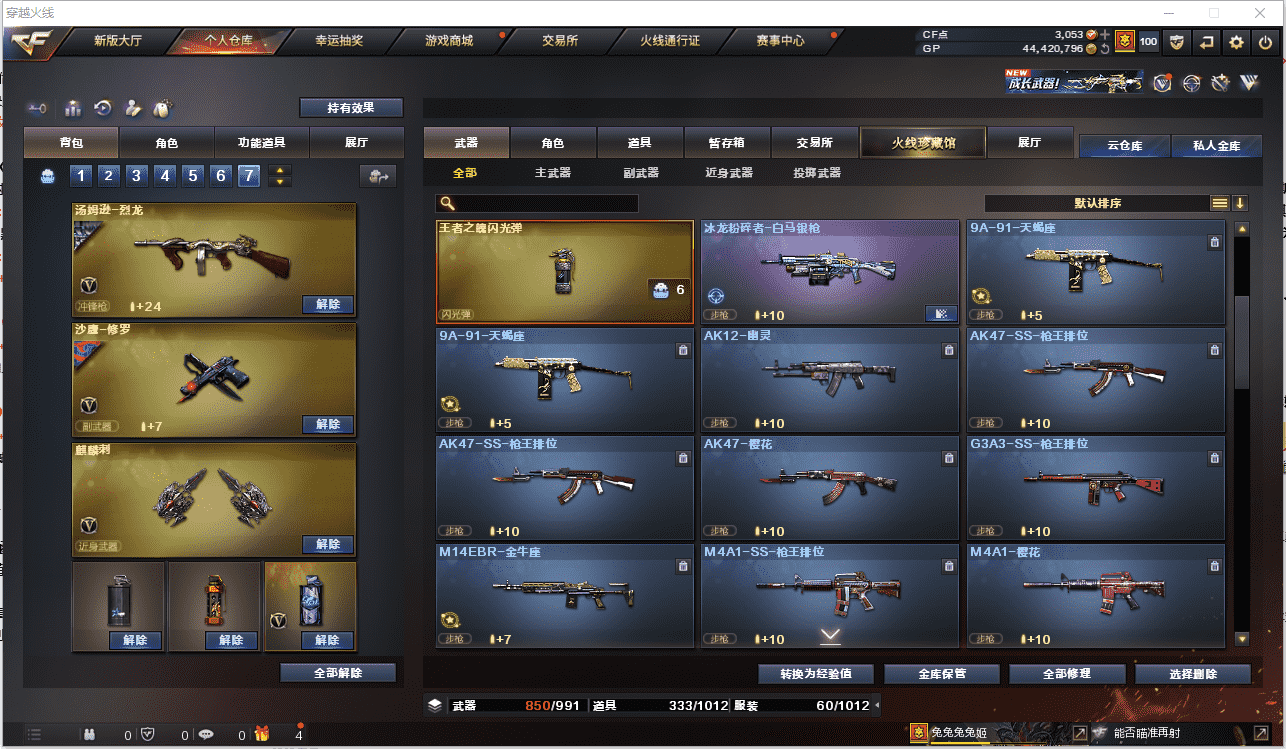Close the game window
Image resolution: width=1286 pixels, height=749 pixels.
click(x=1262, y=13)
